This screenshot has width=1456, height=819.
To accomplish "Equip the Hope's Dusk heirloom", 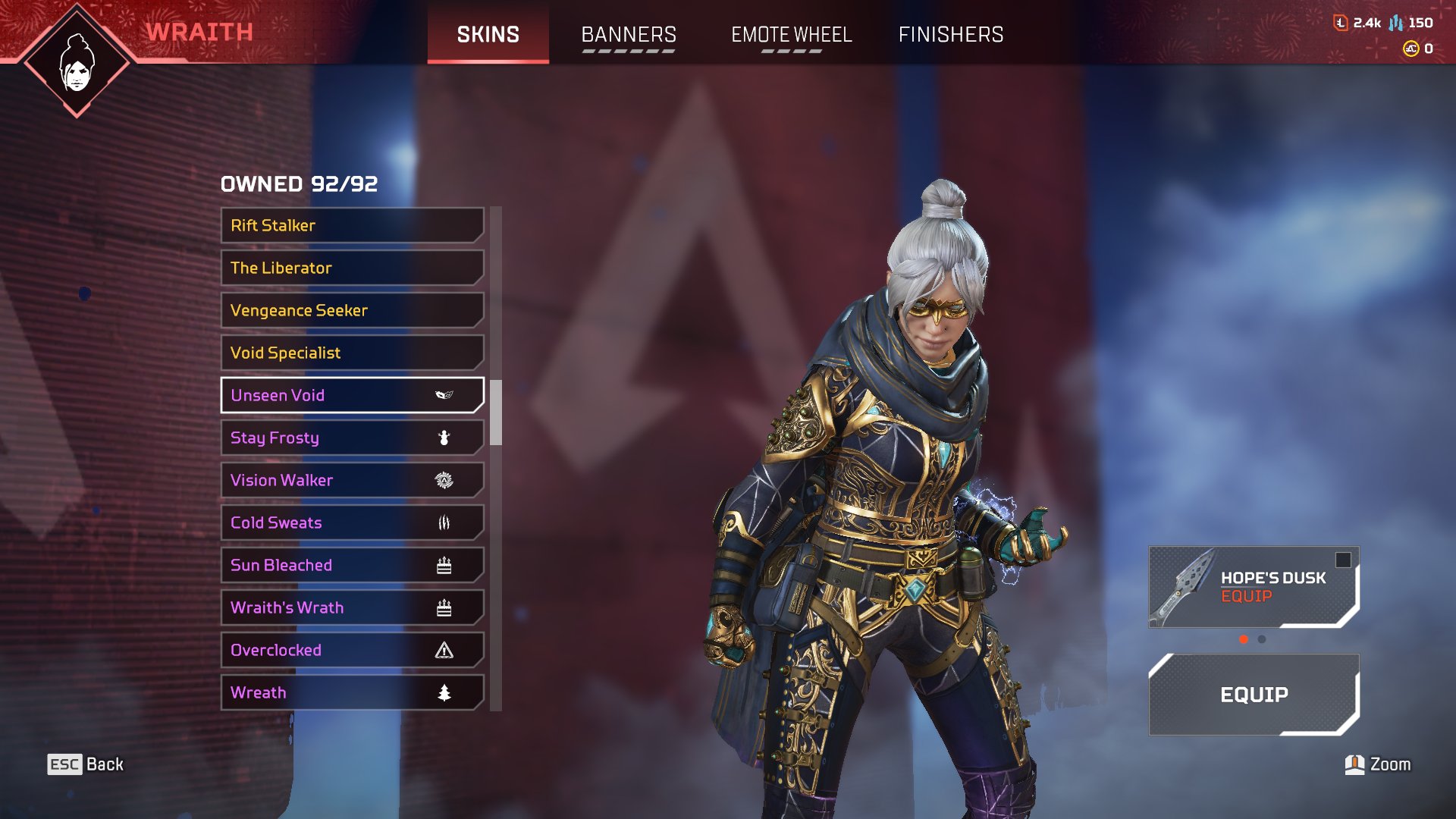I will (1254, 587).
